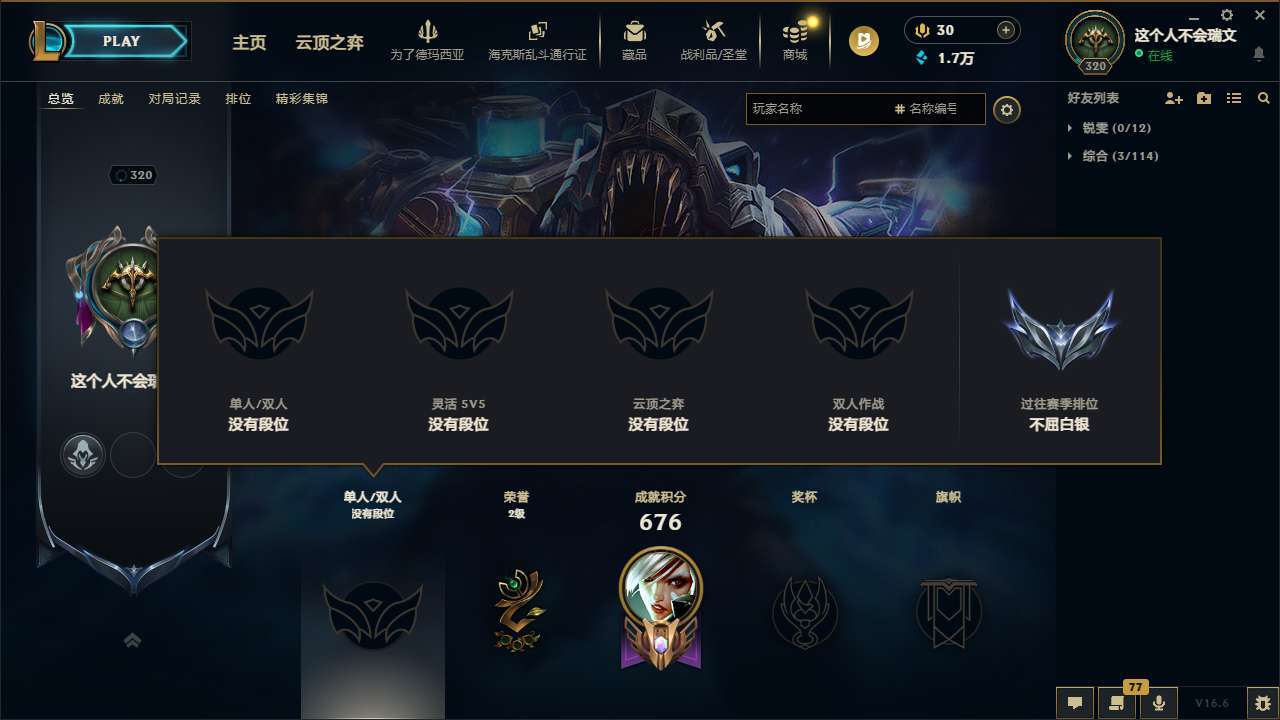Switch to the 对局记录 tab
This screenshot has width=1280, height=720.
[174, 99]
